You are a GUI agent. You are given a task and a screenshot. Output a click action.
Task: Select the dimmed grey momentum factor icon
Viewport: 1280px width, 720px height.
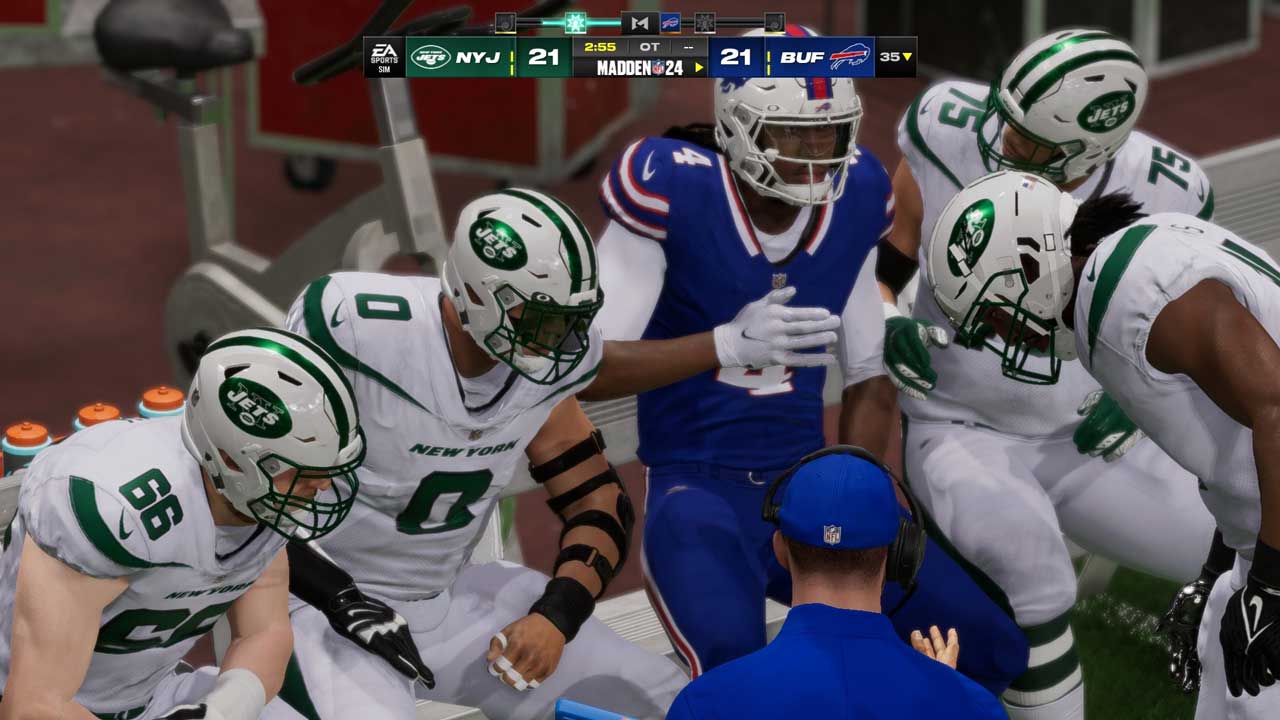pyautogui.click(x=705, y=22)
